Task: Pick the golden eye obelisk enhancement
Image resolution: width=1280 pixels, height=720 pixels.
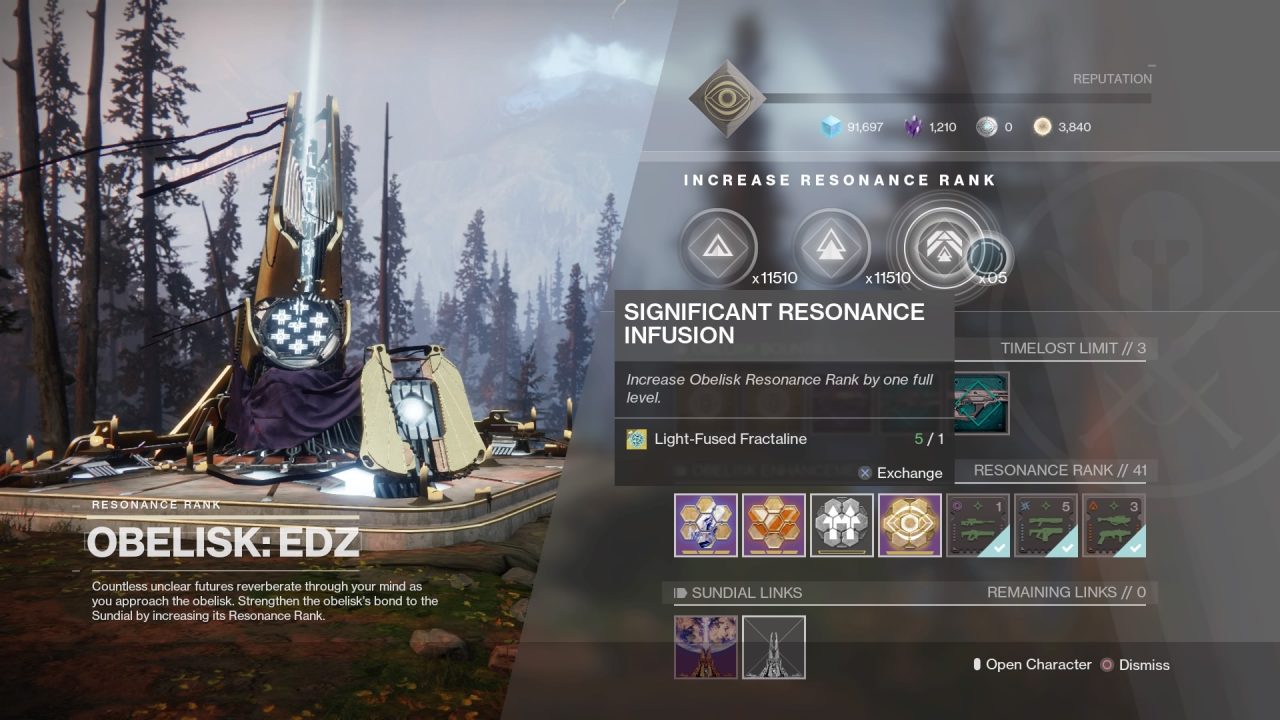Action: [910, 525]
